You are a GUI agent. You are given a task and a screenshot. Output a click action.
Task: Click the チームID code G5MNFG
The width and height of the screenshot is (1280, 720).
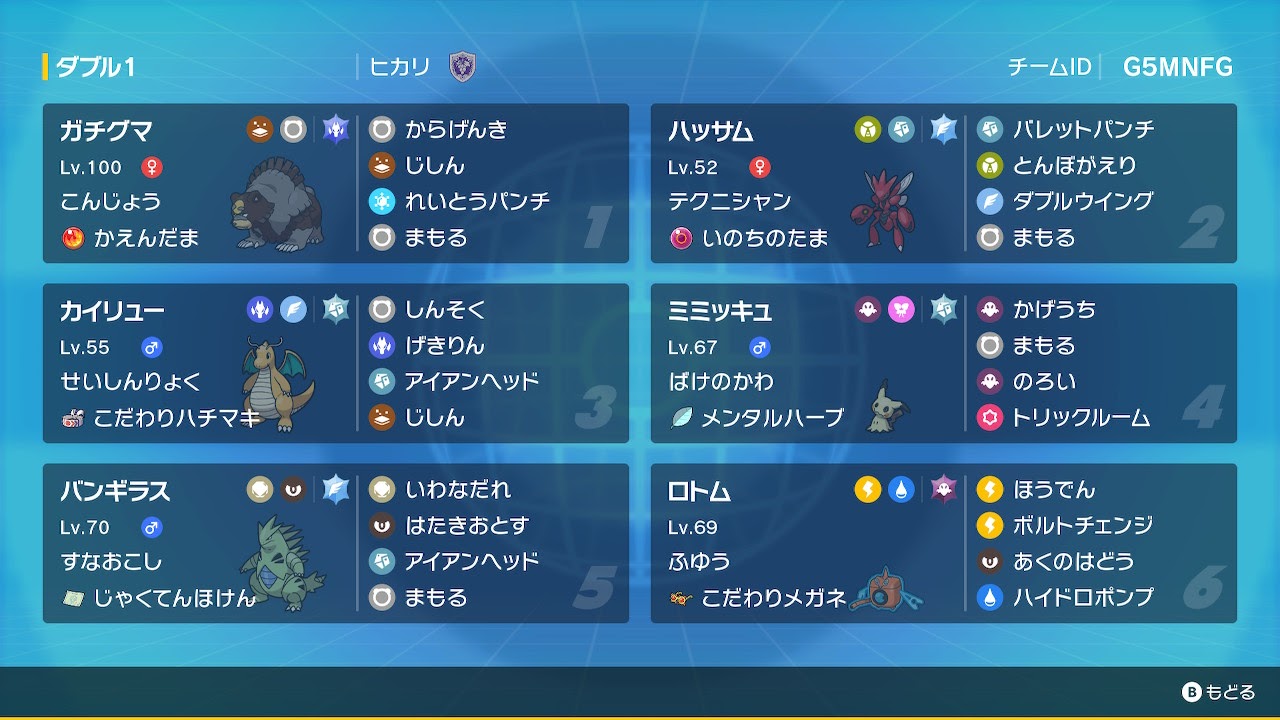coord(1177,68)
